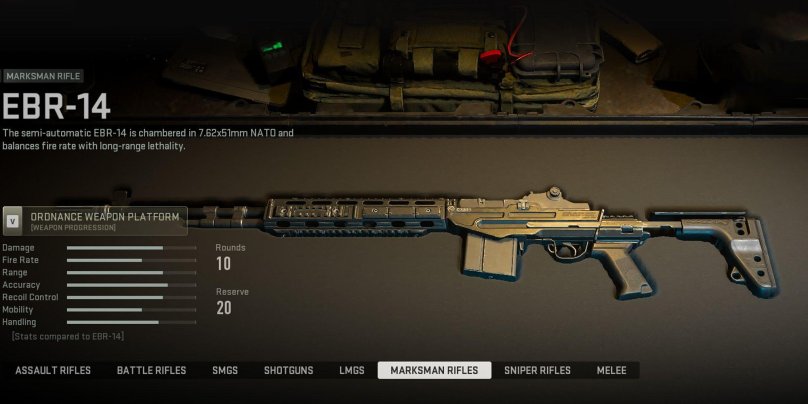Viewport: 808px width, 404px height.
Task: Open the Melee weapons tab
Action: [611, 371]
